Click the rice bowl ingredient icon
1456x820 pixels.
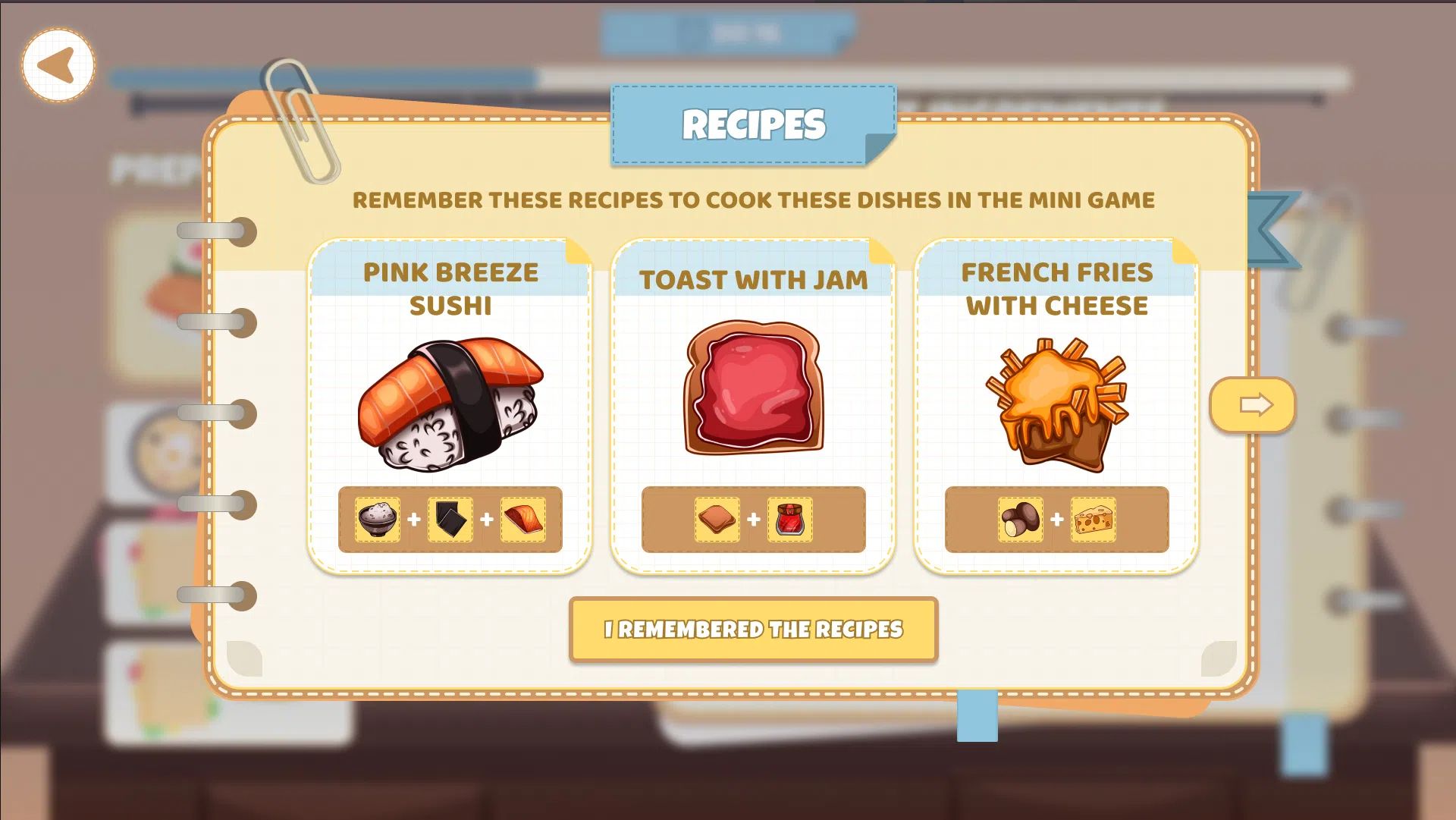pyautogui.click(x=378, y=520)
